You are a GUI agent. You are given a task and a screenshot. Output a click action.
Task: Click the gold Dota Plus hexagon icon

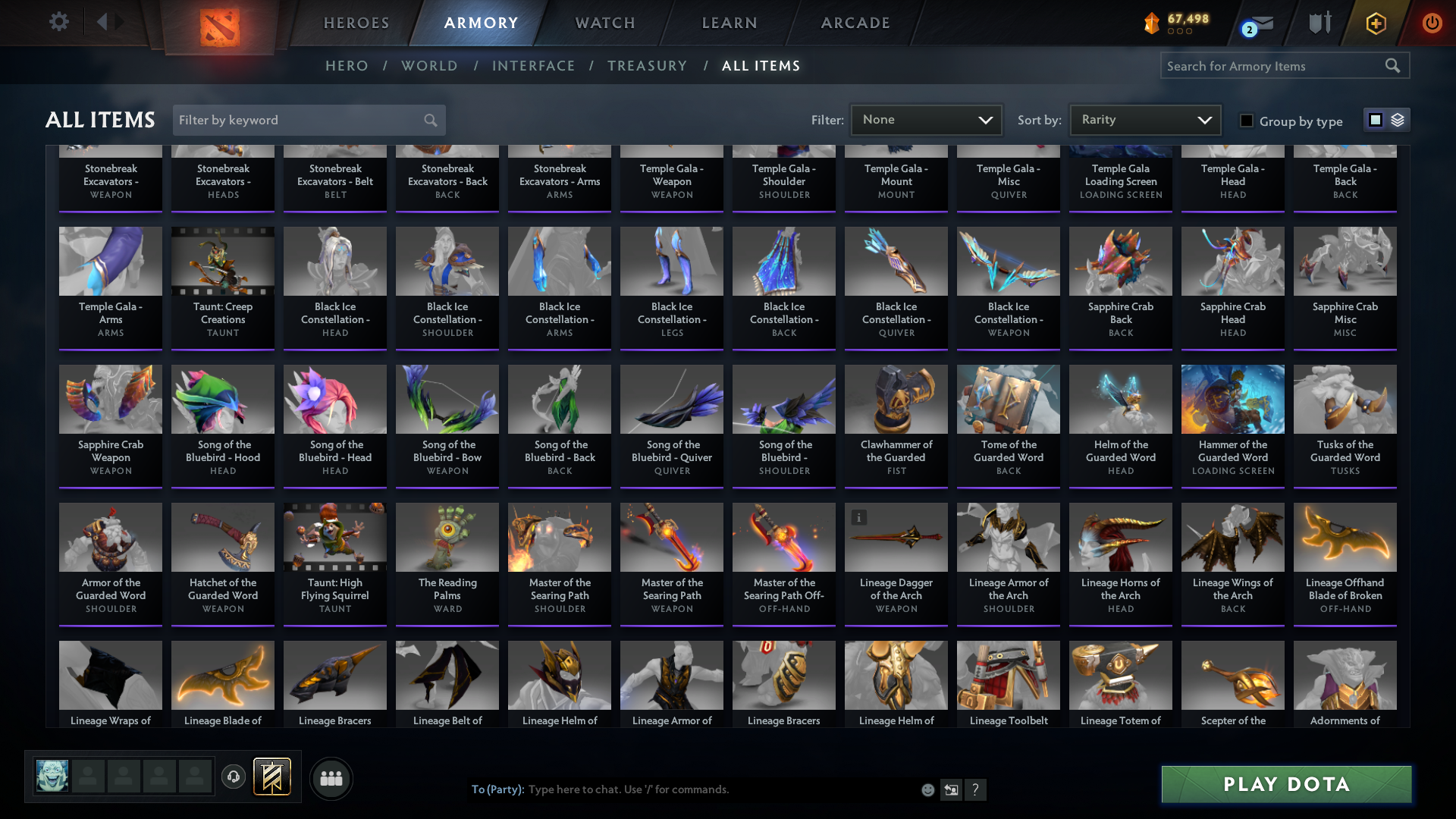point(1375,23)
